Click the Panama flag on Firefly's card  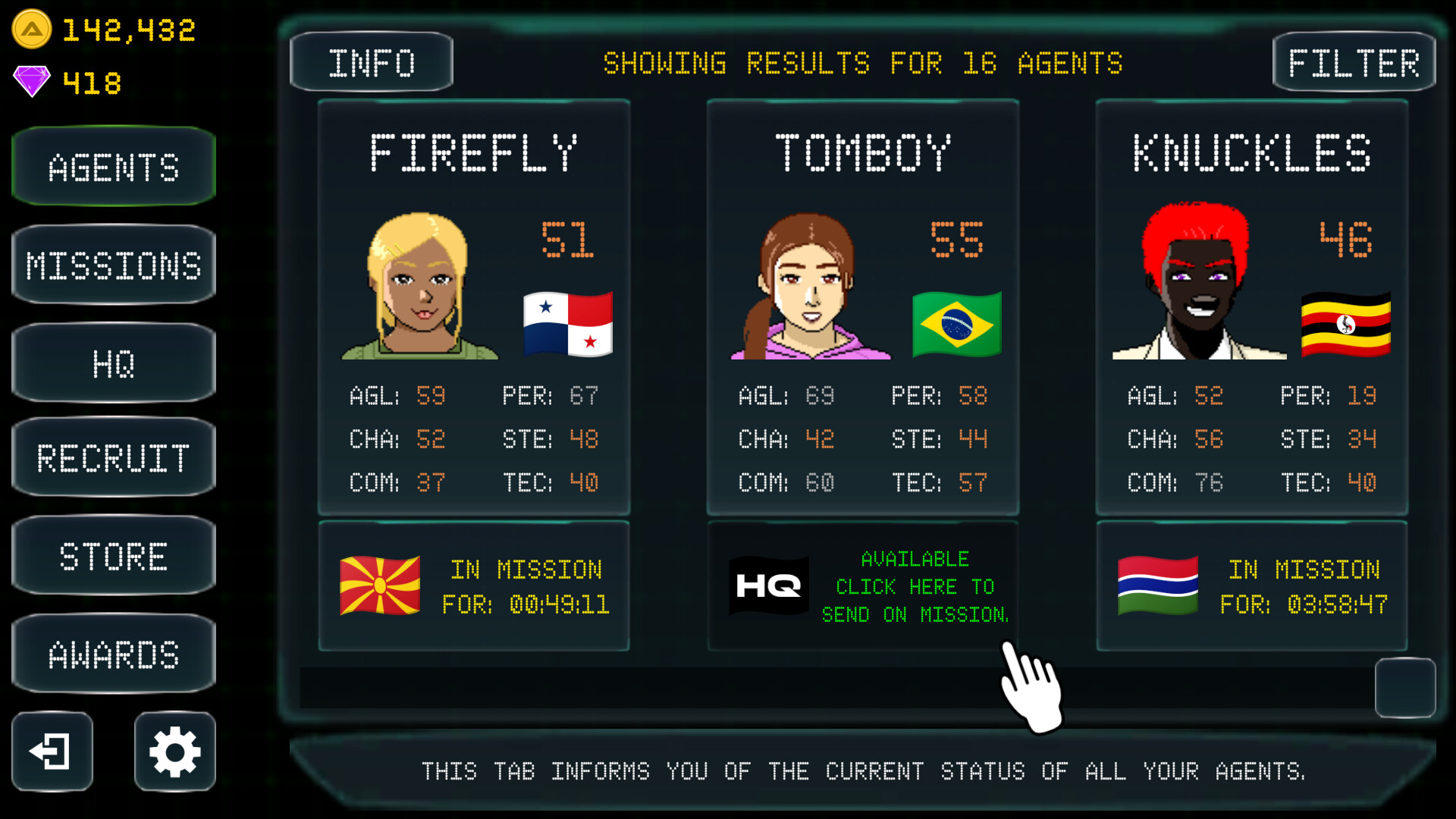[567, 325]
